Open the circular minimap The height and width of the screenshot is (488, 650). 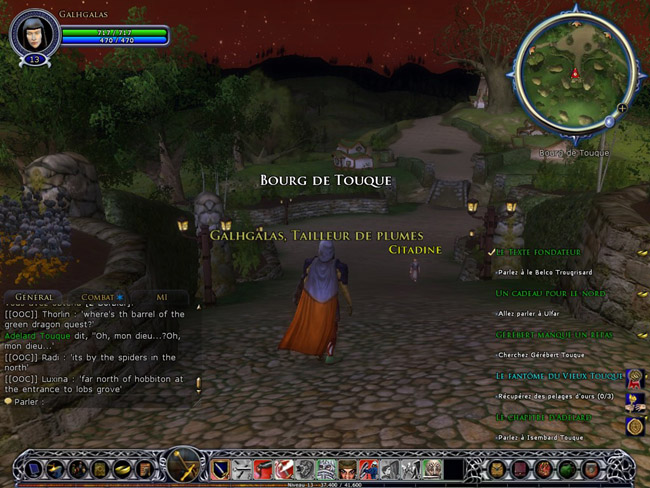click(573, 73)
